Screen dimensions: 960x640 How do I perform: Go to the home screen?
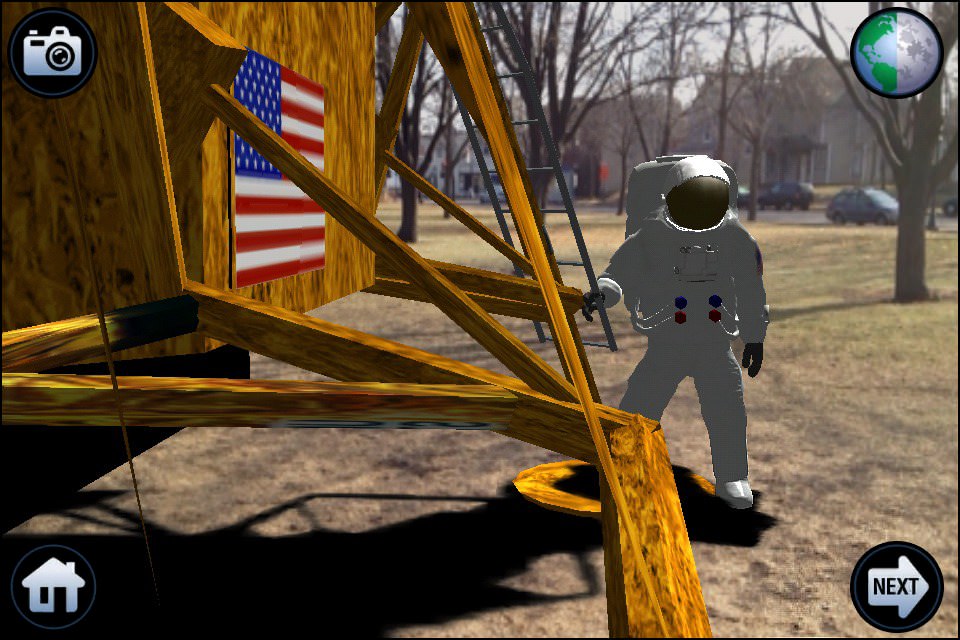pos(53,587)
